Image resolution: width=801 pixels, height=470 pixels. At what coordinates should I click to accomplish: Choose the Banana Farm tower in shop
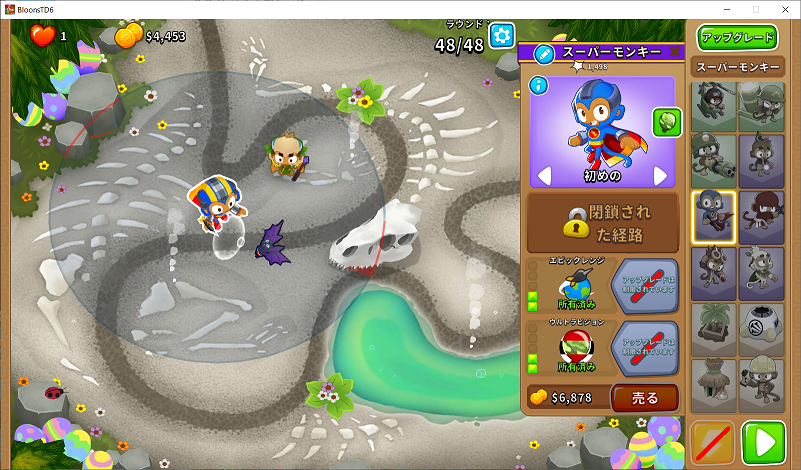(x=714, y=327)
